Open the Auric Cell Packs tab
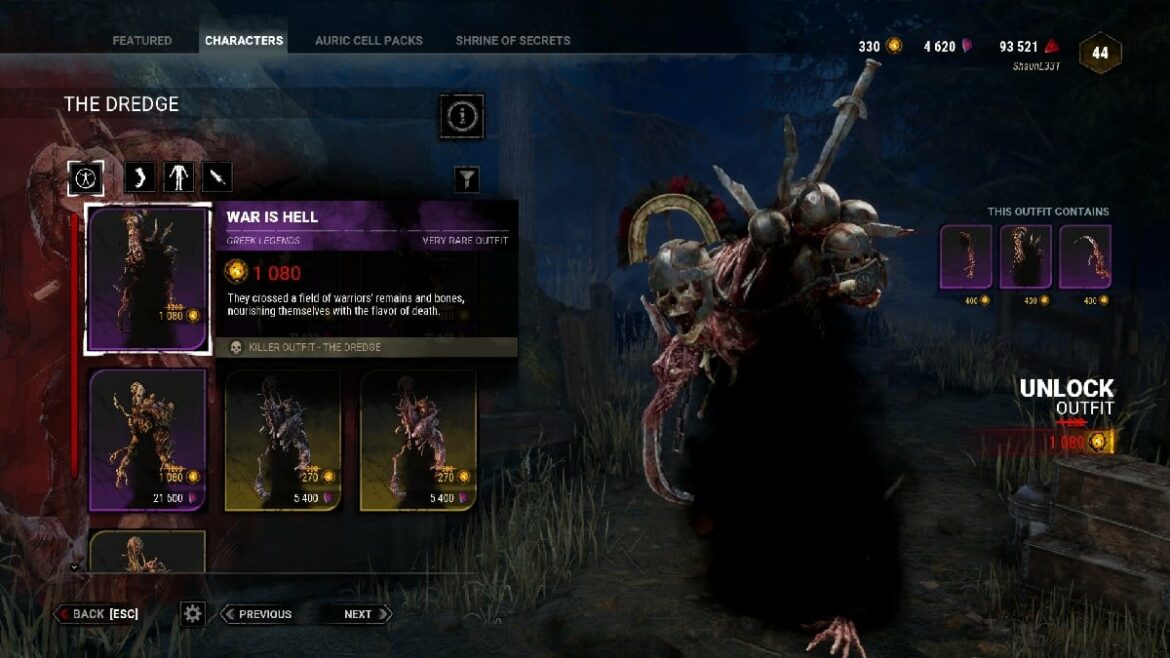The image size is (1170, 658). click(369, 41)
